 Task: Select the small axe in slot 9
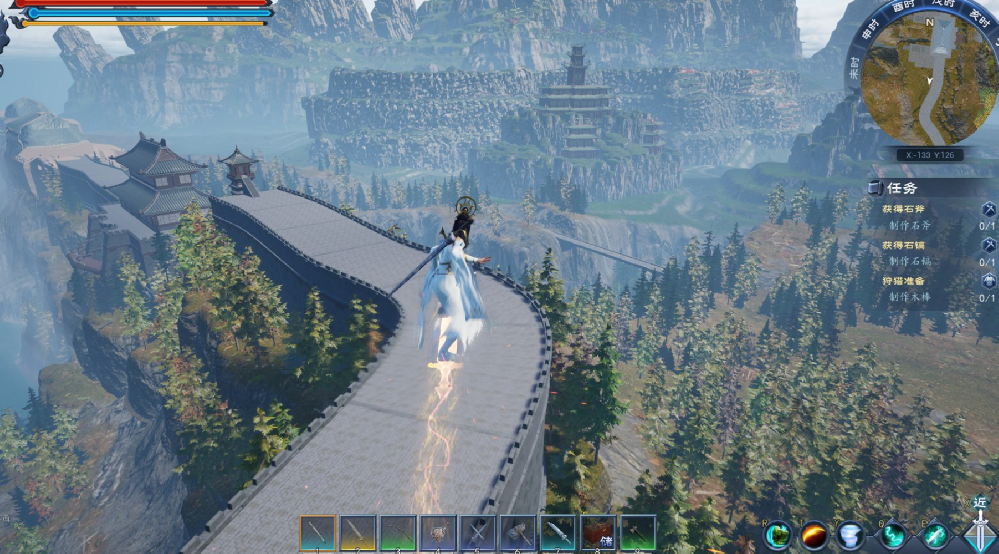pyautogui.click(x=638, y=532)
